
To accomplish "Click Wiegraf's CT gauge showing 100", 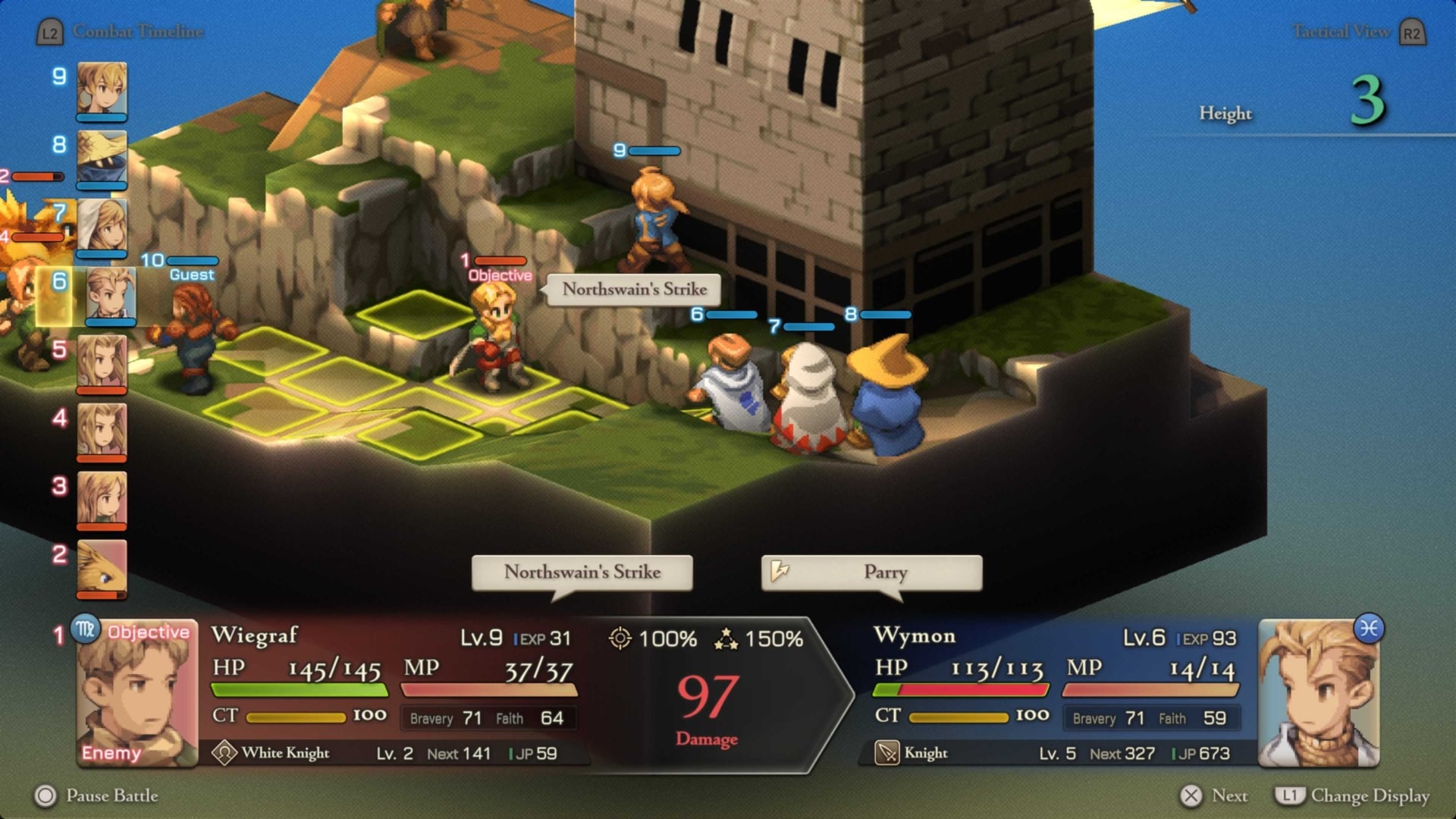I will 296,716.
